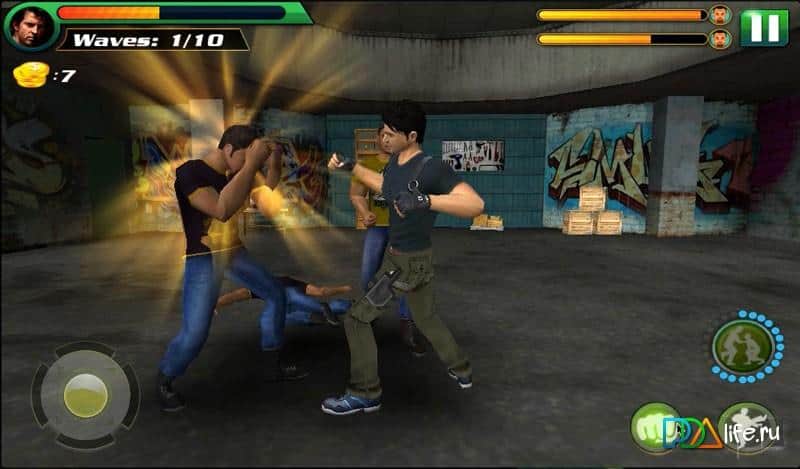Tap the fist punch attack button
Image resolution: width=800 pixels, height=469 pixels.
coord(655,427)
